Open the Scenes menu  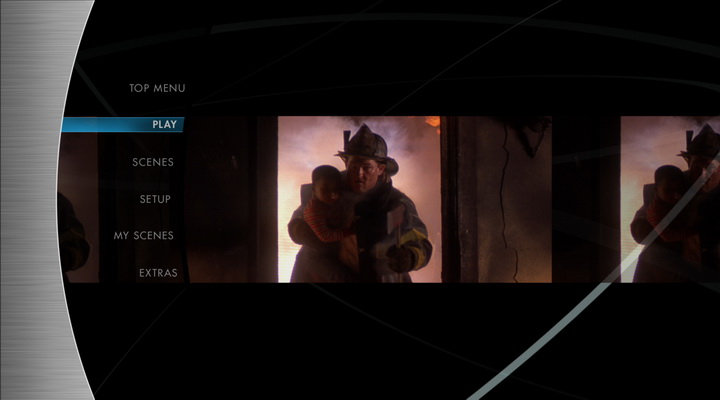(x=153, y=162)
